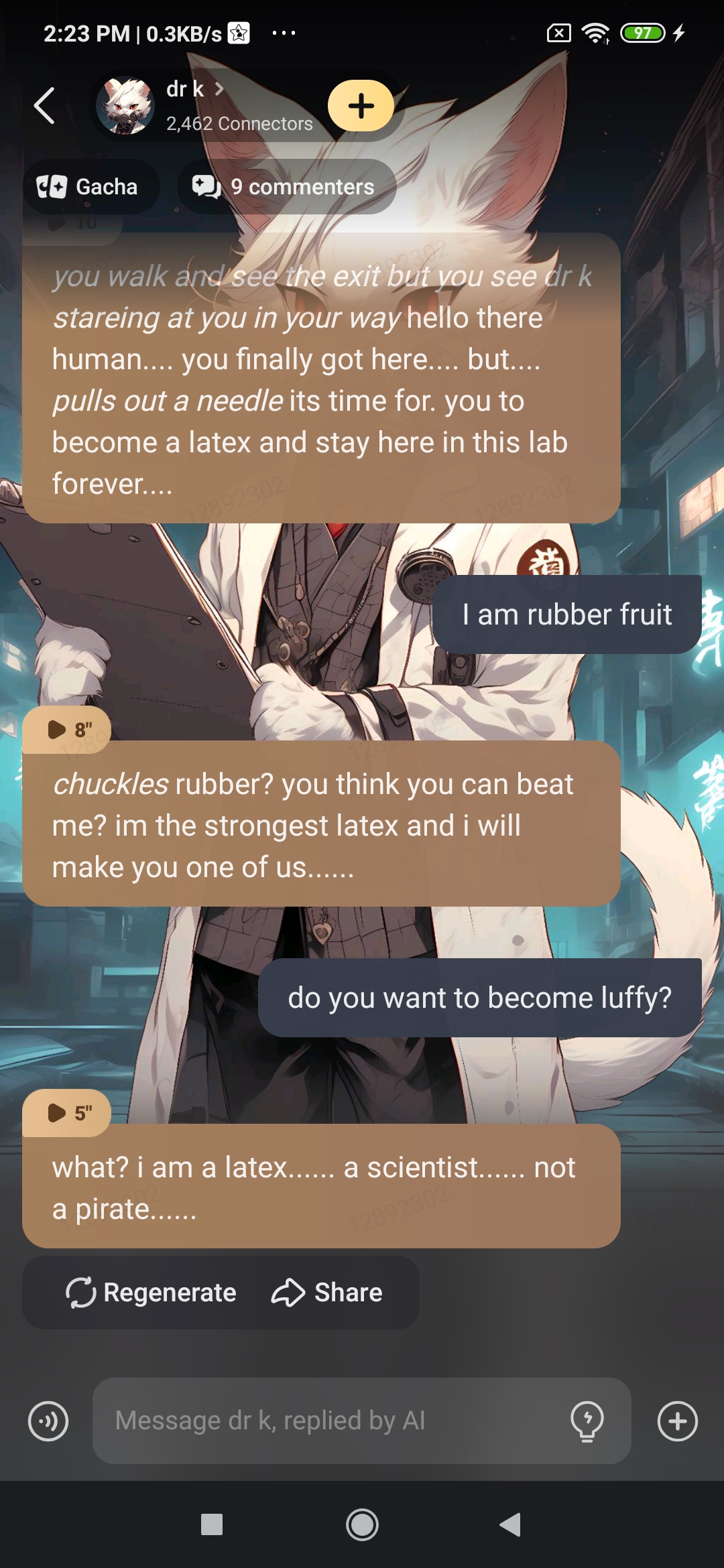Open the lightbulb suggestion hint

click(x=587, y=1421)
